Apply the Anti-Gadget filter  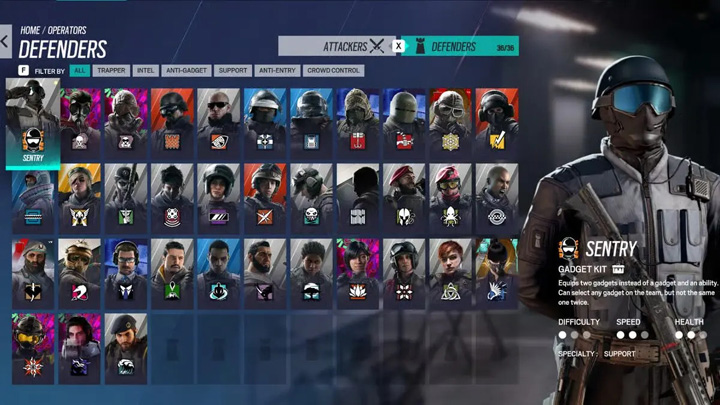pos(186,71)
